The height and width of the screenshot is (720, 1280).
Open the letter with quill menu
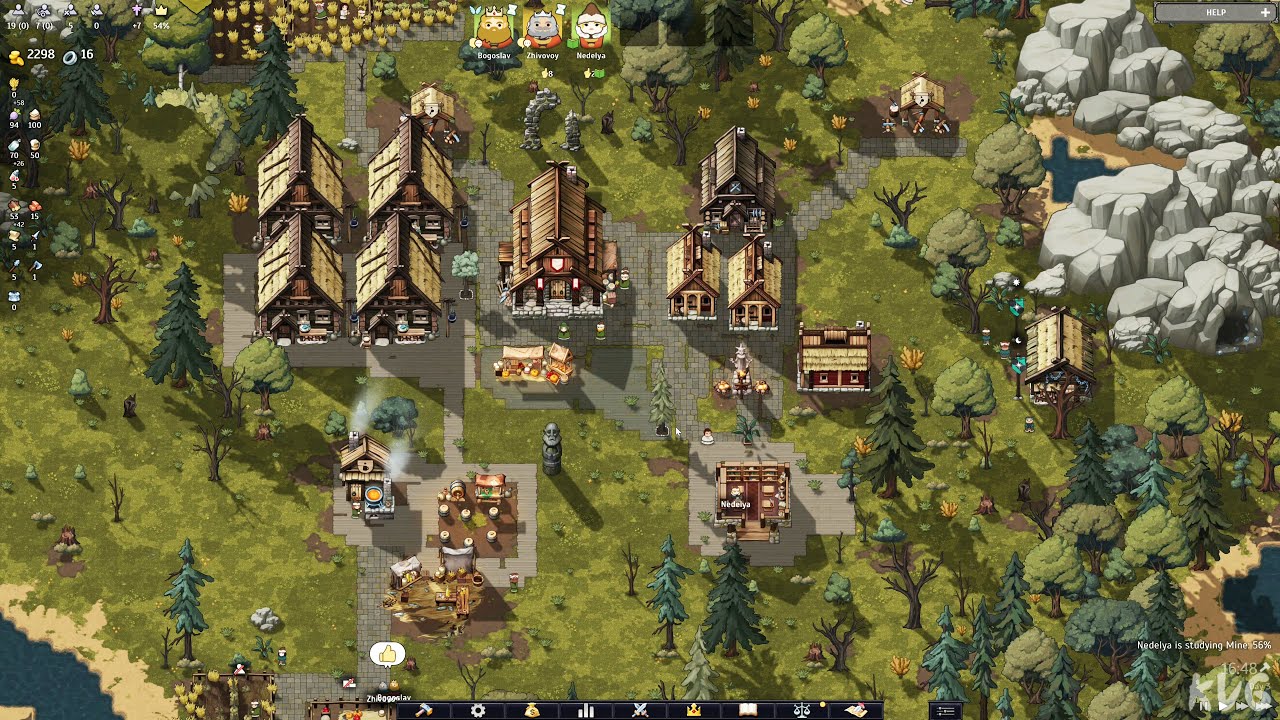pos(855,710)
